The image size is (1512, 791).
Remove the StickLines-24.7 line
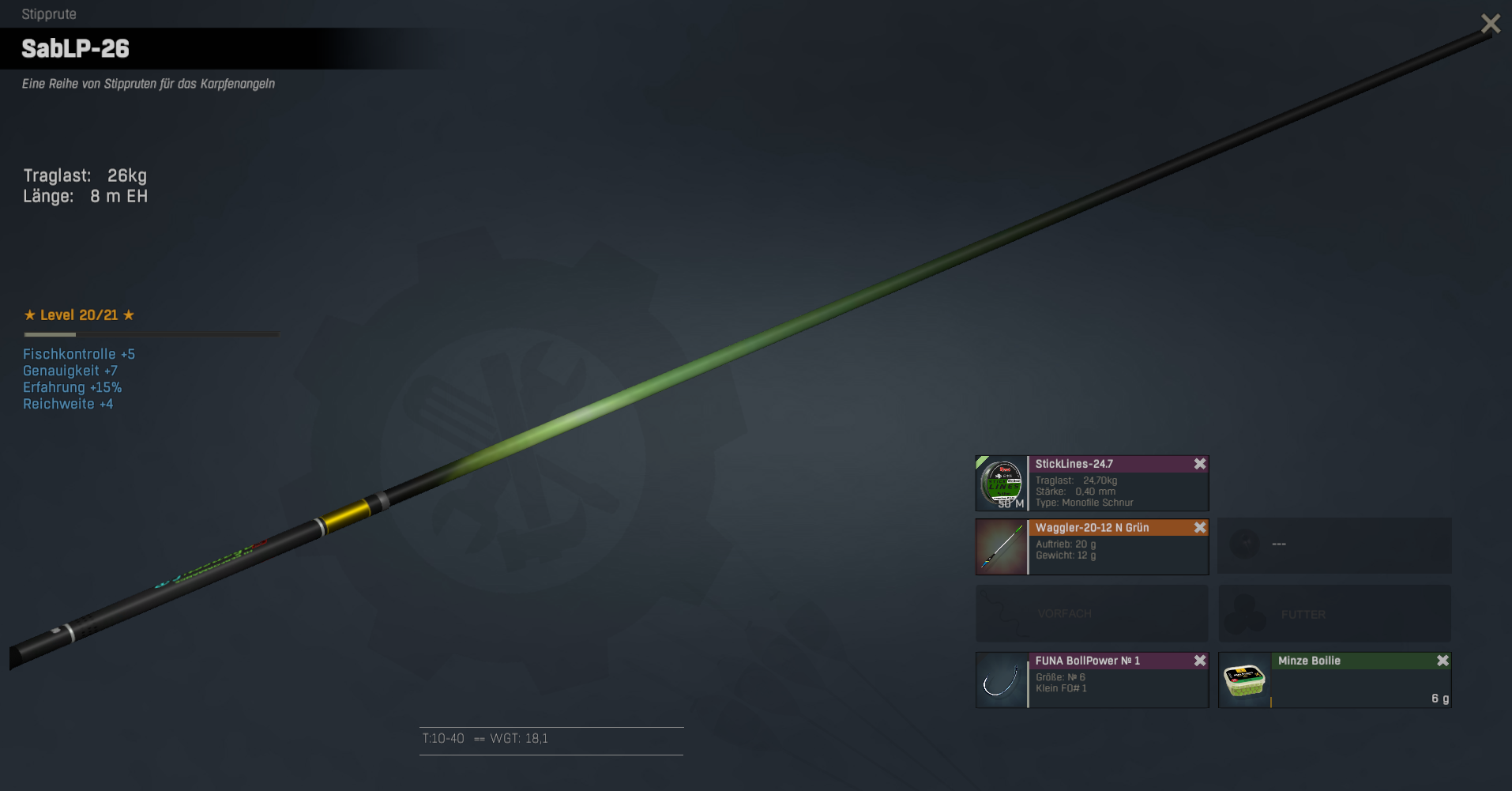(x=1200, y=464)
